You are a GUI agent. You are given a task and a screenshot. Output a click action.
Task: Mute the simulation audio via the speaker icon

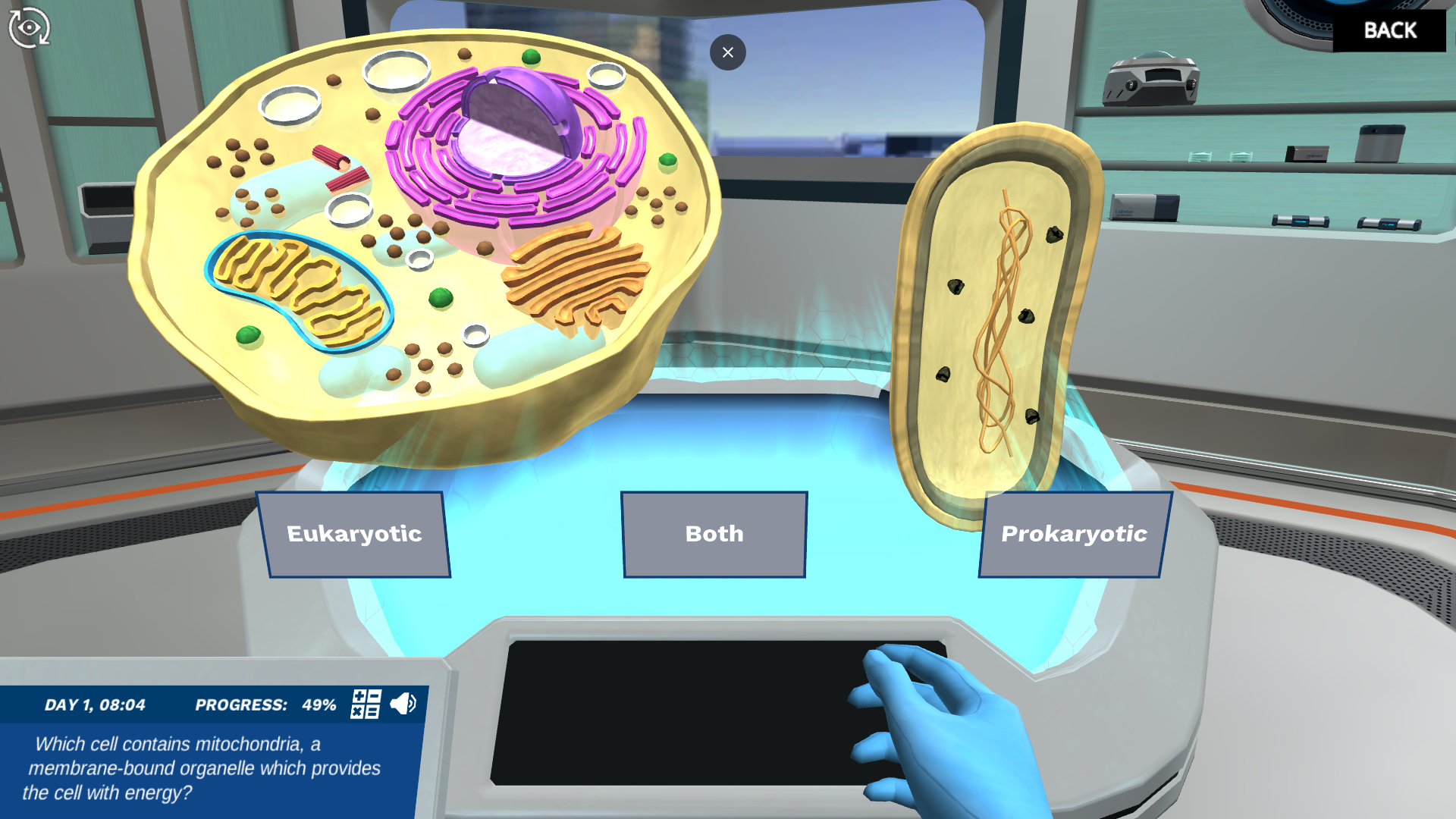click(x=403, y=704)
